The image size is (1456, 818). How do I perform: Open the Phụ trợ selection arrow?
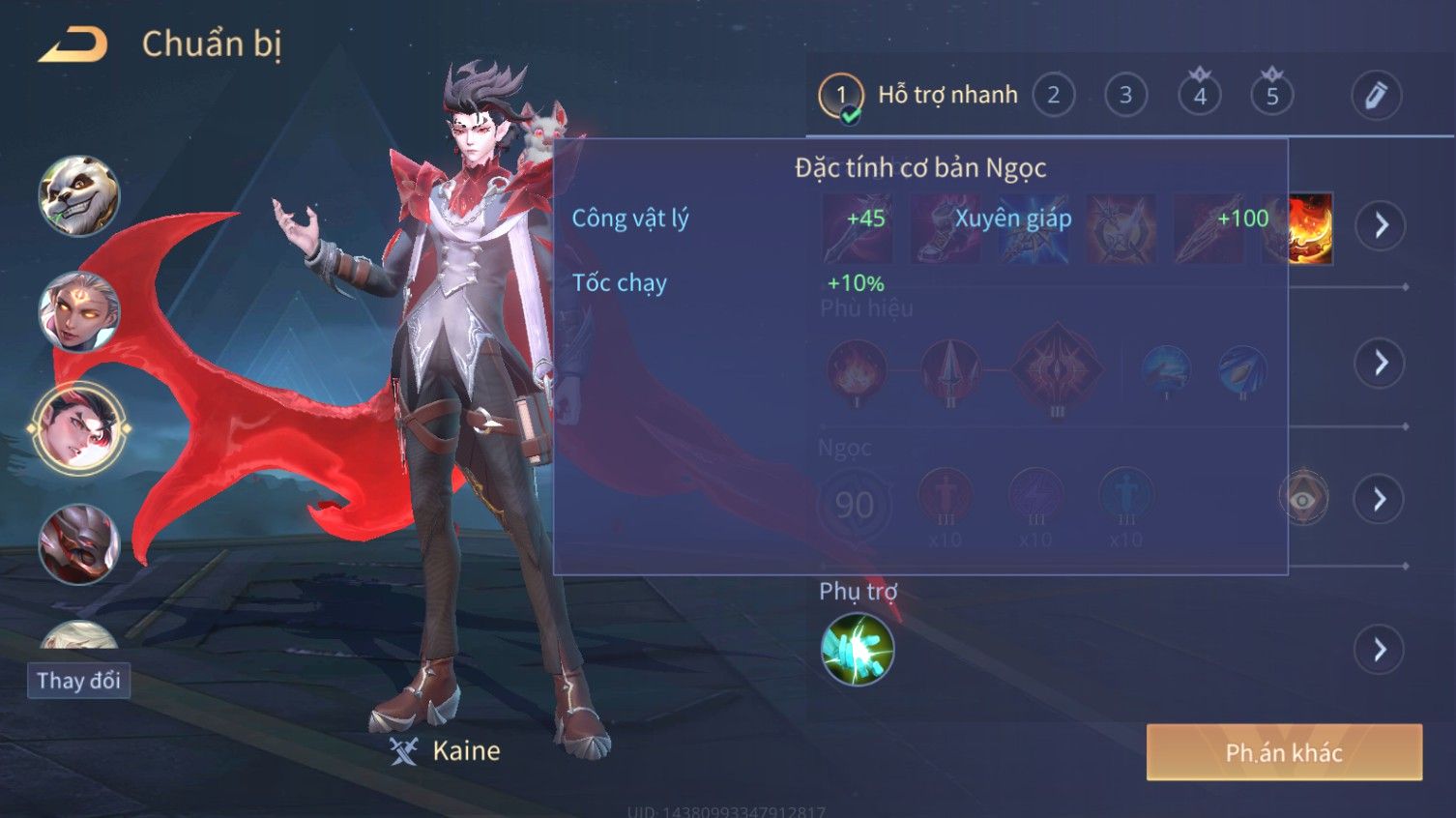[1380, 650]
